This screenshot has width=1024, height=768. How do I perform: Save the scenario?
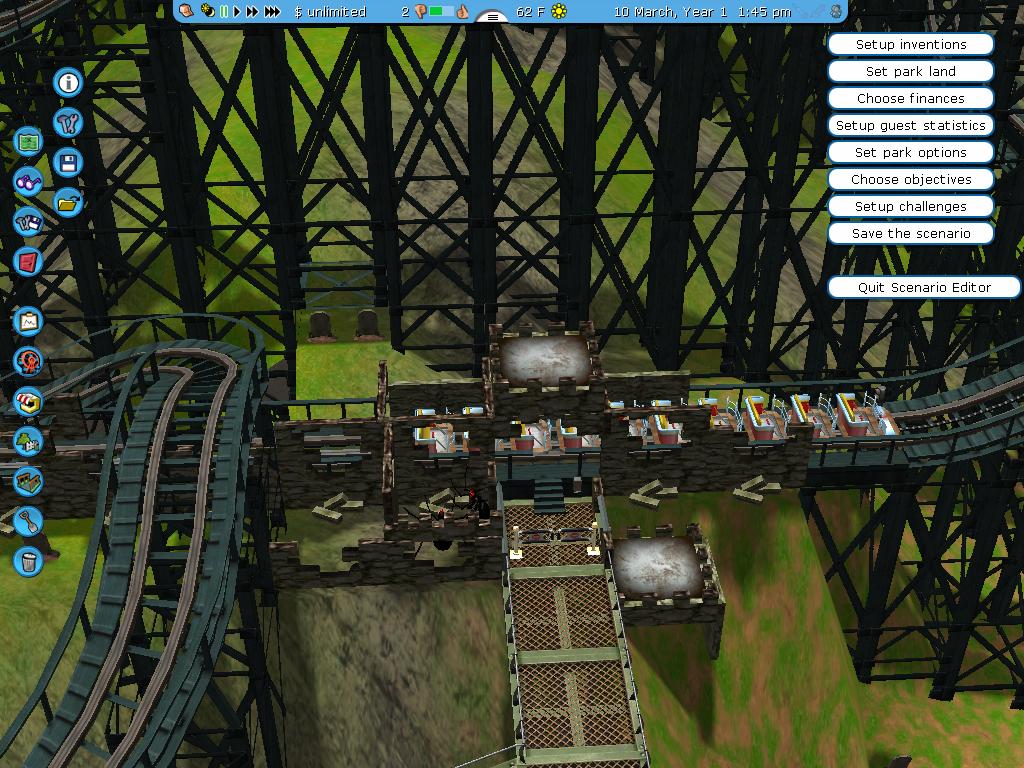pos(910,234)
